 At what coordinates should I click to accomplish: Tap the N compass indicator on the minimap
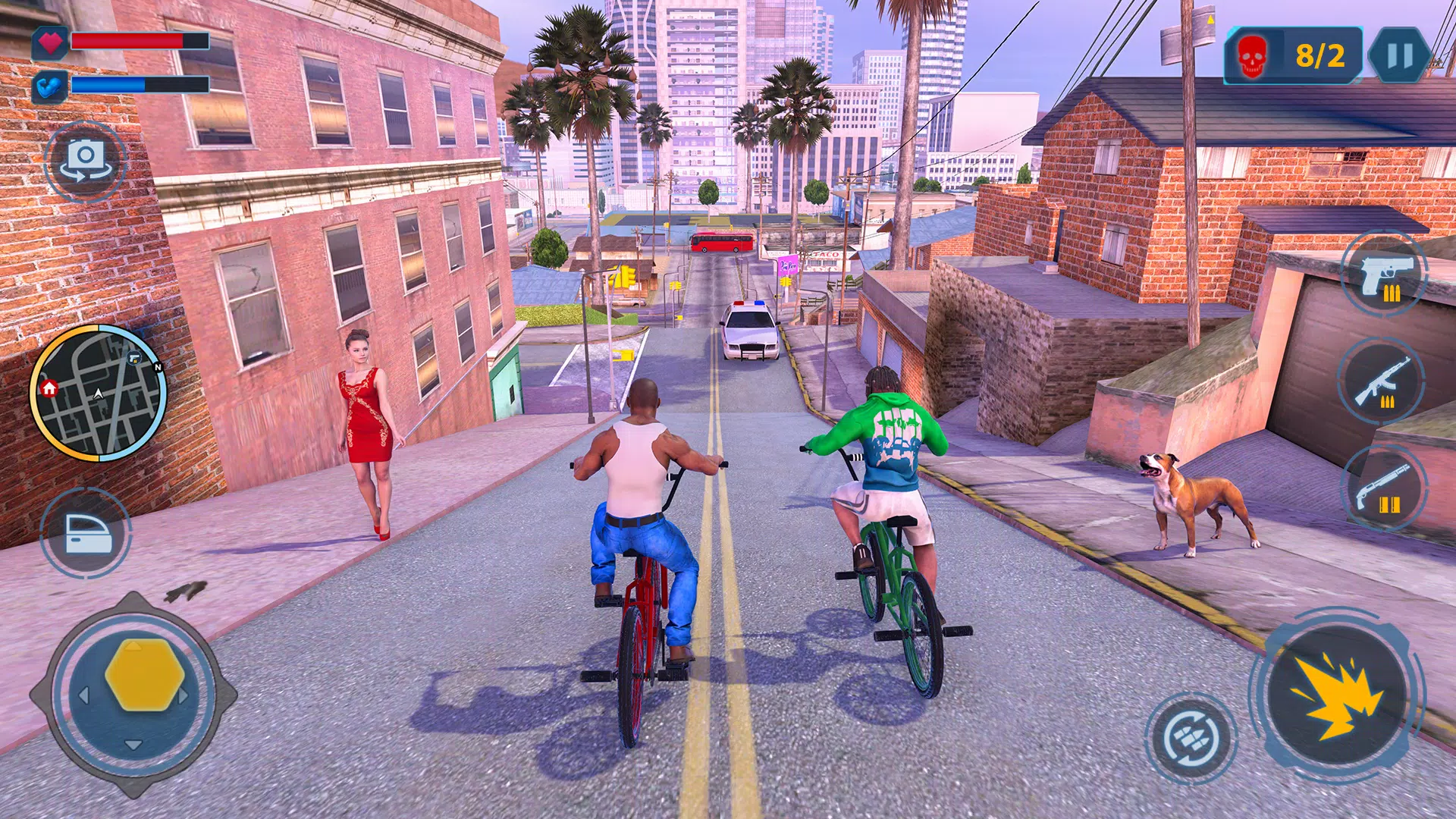[x=158, y=367]
